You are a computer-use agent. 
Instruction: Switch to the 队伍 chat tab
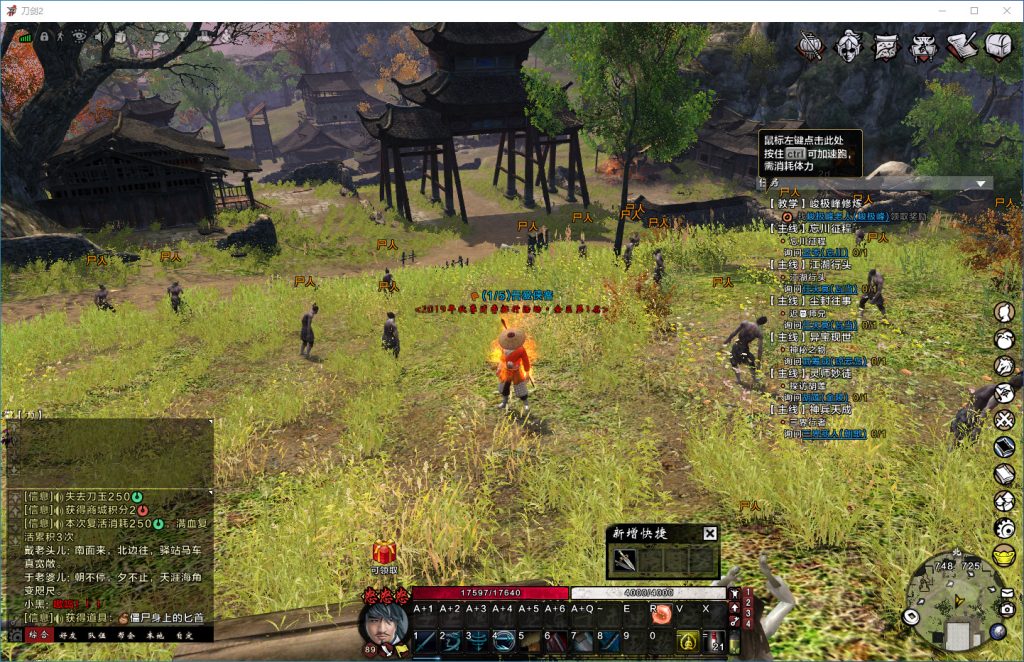(97, 634)
